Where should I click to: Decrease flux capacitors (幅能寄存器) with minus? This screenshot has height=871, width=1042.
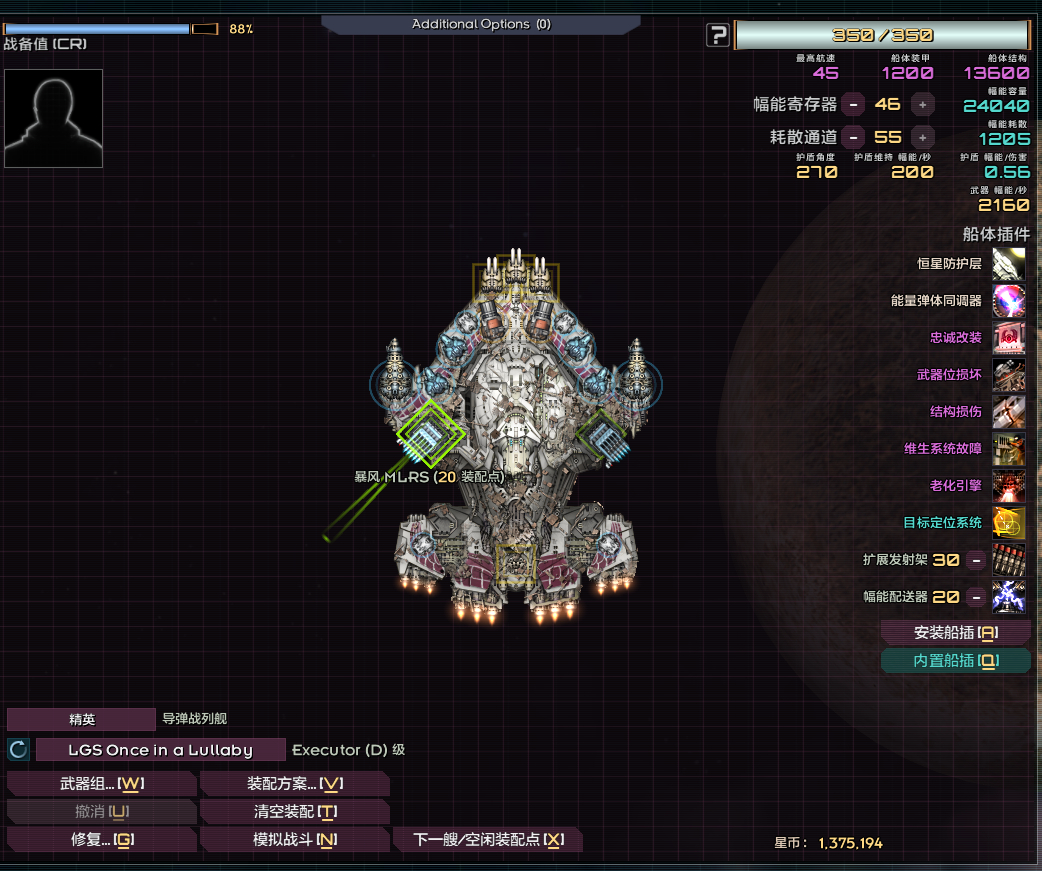click(853, 103)
